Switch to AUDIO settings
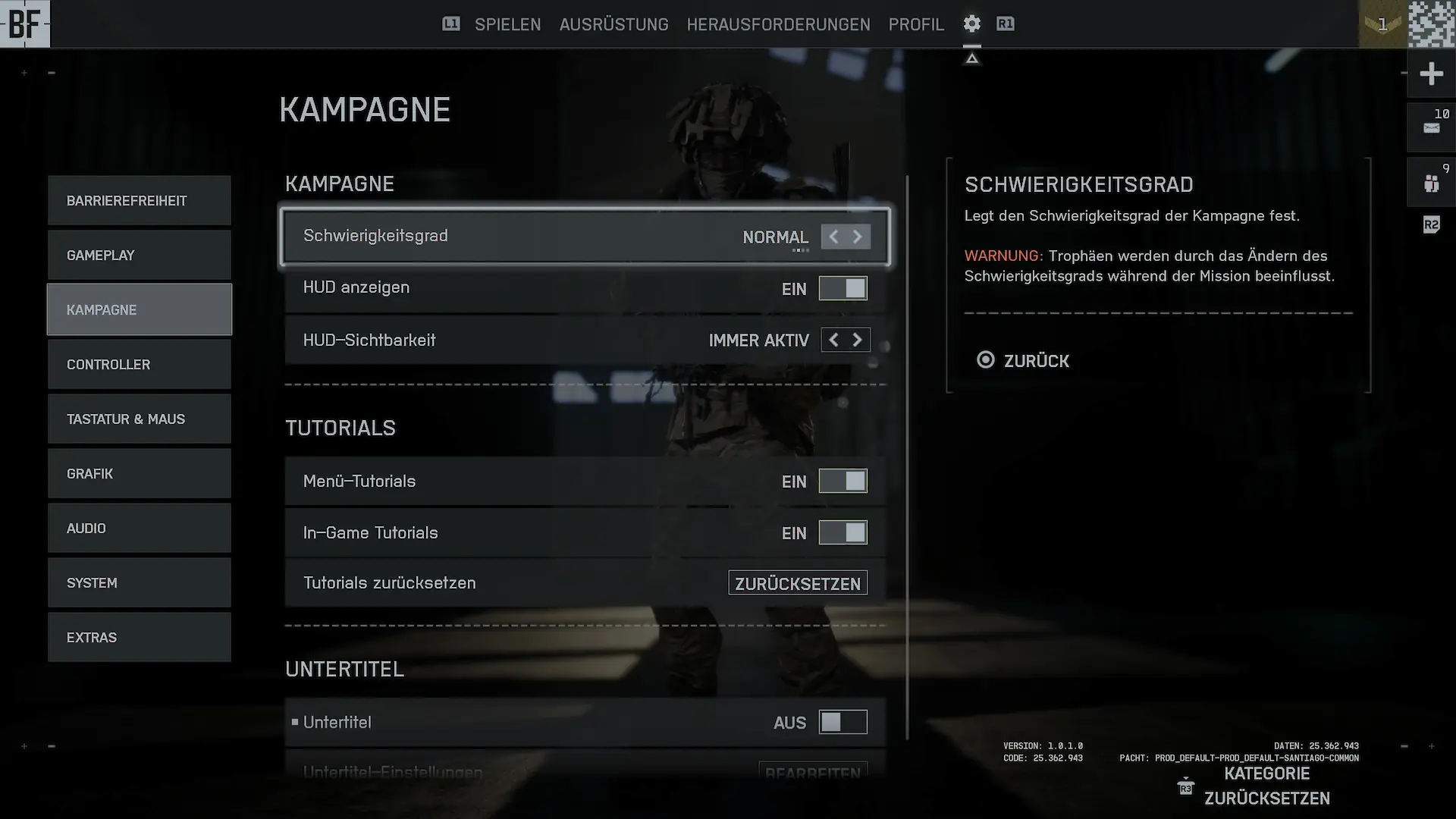Image resolution: width=1456 pixels, height=819 pixels. pyautogui.click(x=140, y=529)
